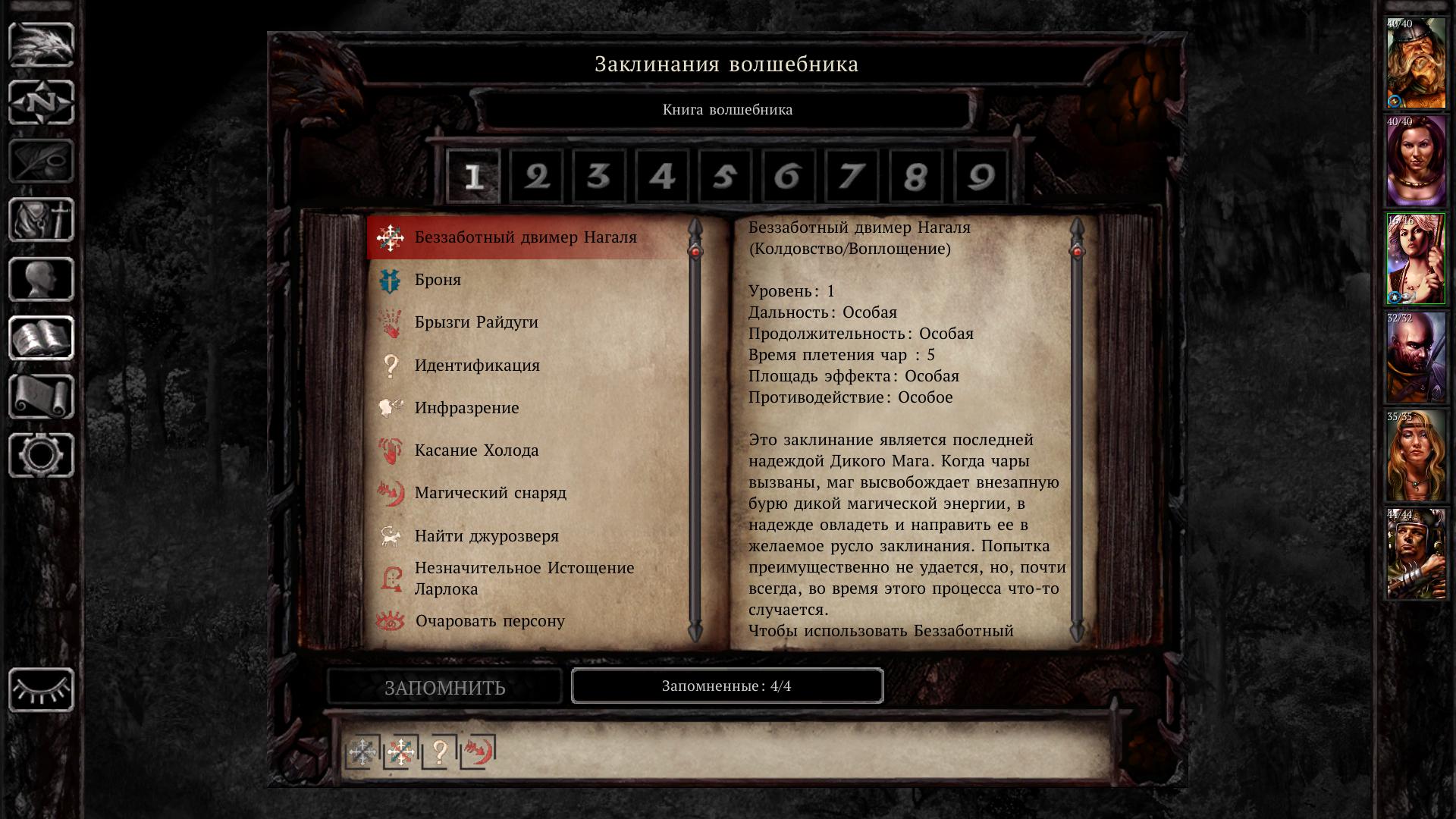Viewport: 1456px width, 819px height.
Task: Switch to spell level 2 tab
Action: tap(536, 177)
